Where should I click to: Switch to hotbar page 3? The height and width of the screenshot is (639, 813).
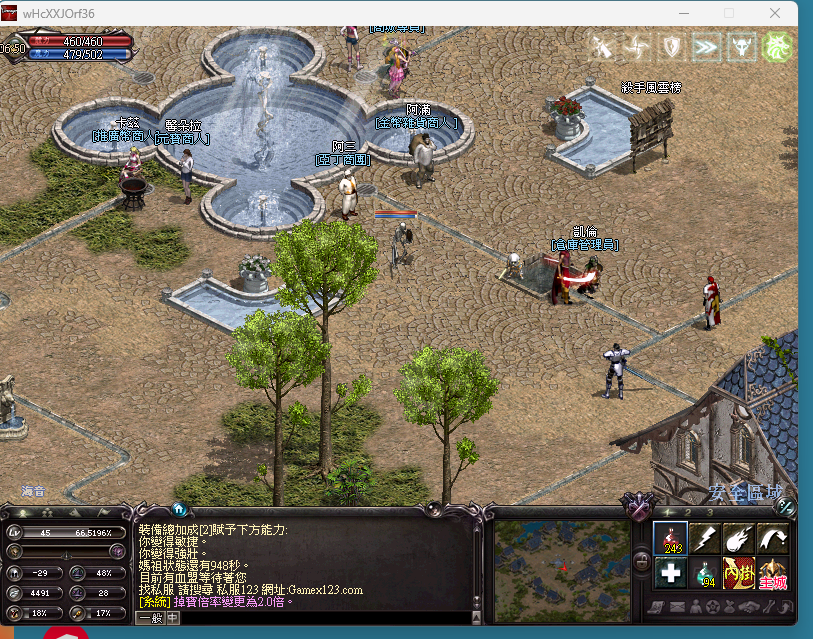click(x=710, y=512)
